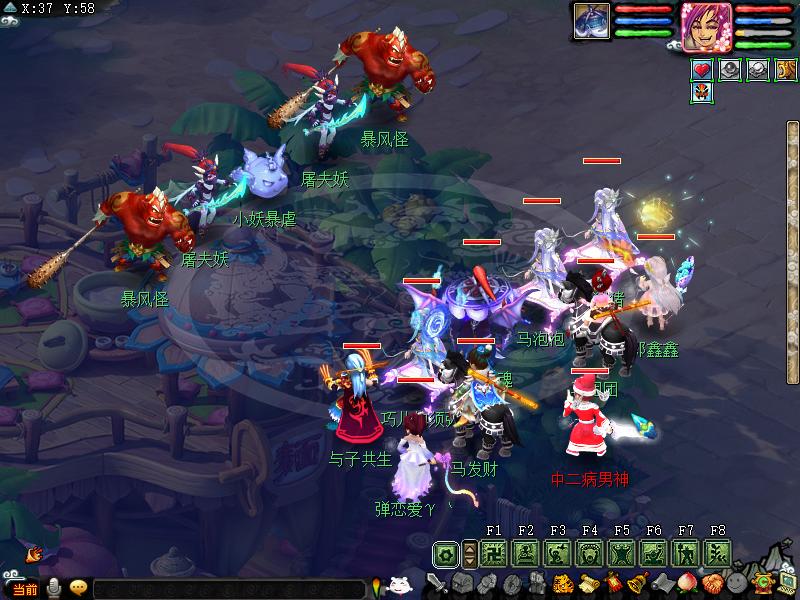800x600 pixels.
Task: Activate the F8 skill slot
Action: click(x=717, y=553)
